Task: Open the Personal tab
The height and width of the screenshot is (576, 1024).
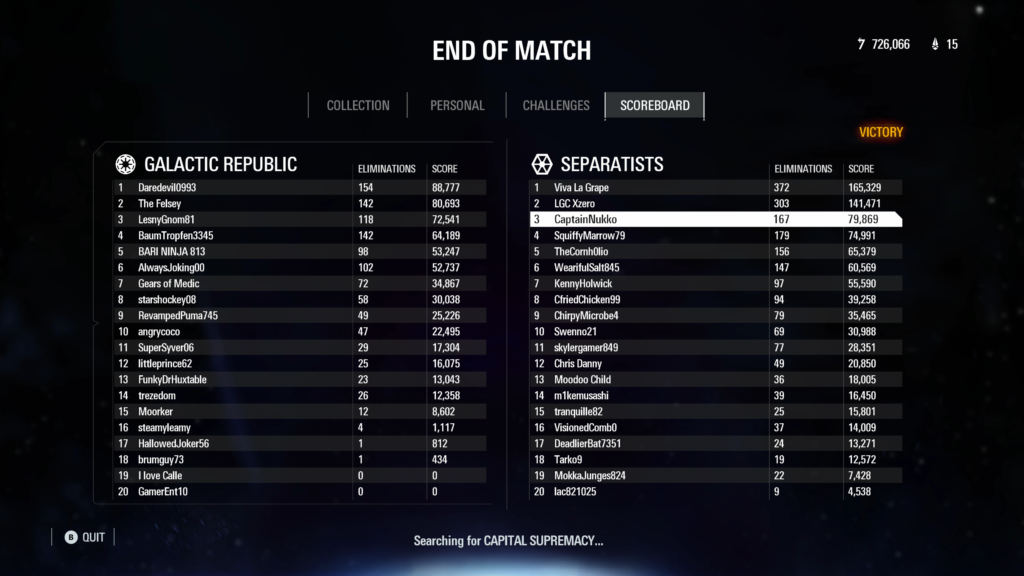Action: coord(457,105)
